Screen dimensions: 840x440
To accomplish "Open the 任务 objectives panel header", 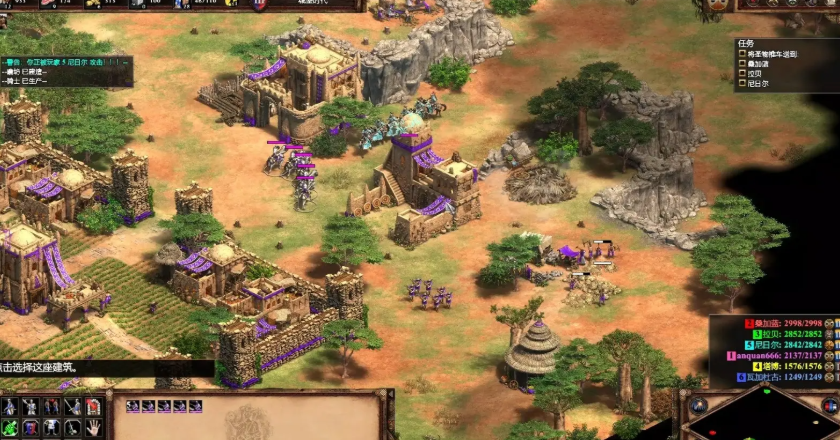I will 746,44.
